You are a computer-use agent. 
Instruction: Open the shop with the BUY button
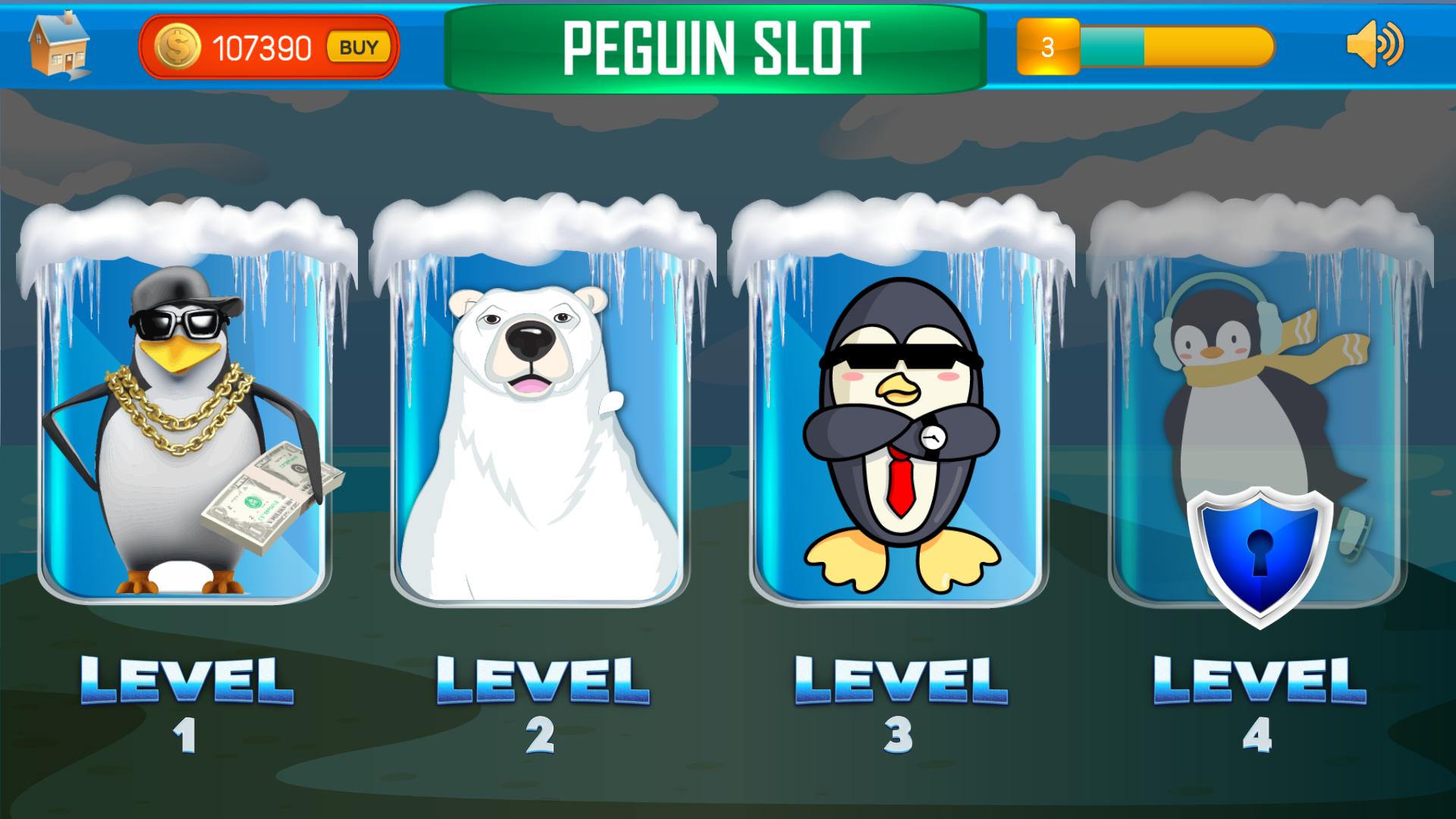[356, 47]
